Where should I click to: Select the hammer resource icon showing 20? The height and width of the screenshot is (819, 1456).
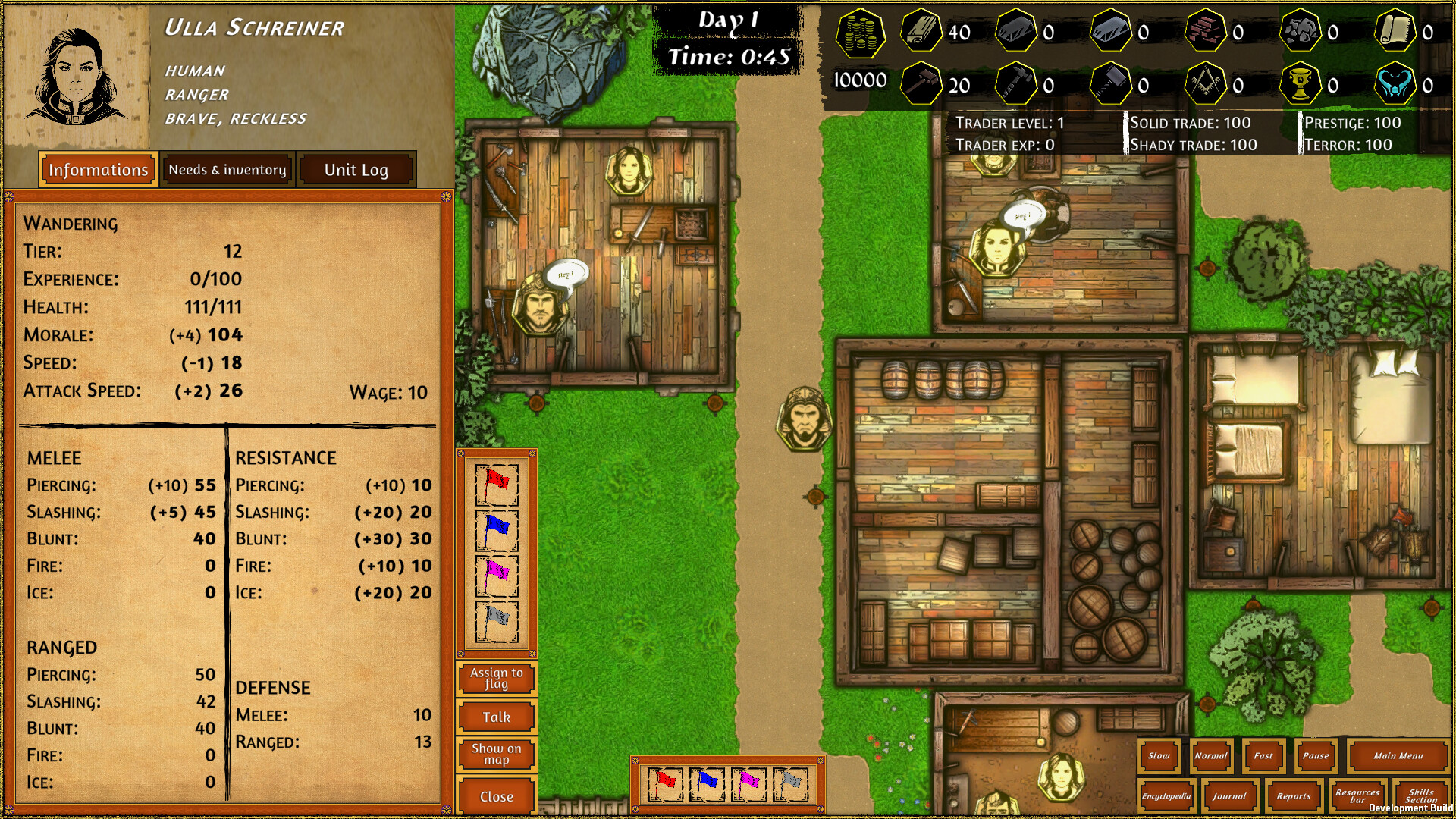(920, 83)
